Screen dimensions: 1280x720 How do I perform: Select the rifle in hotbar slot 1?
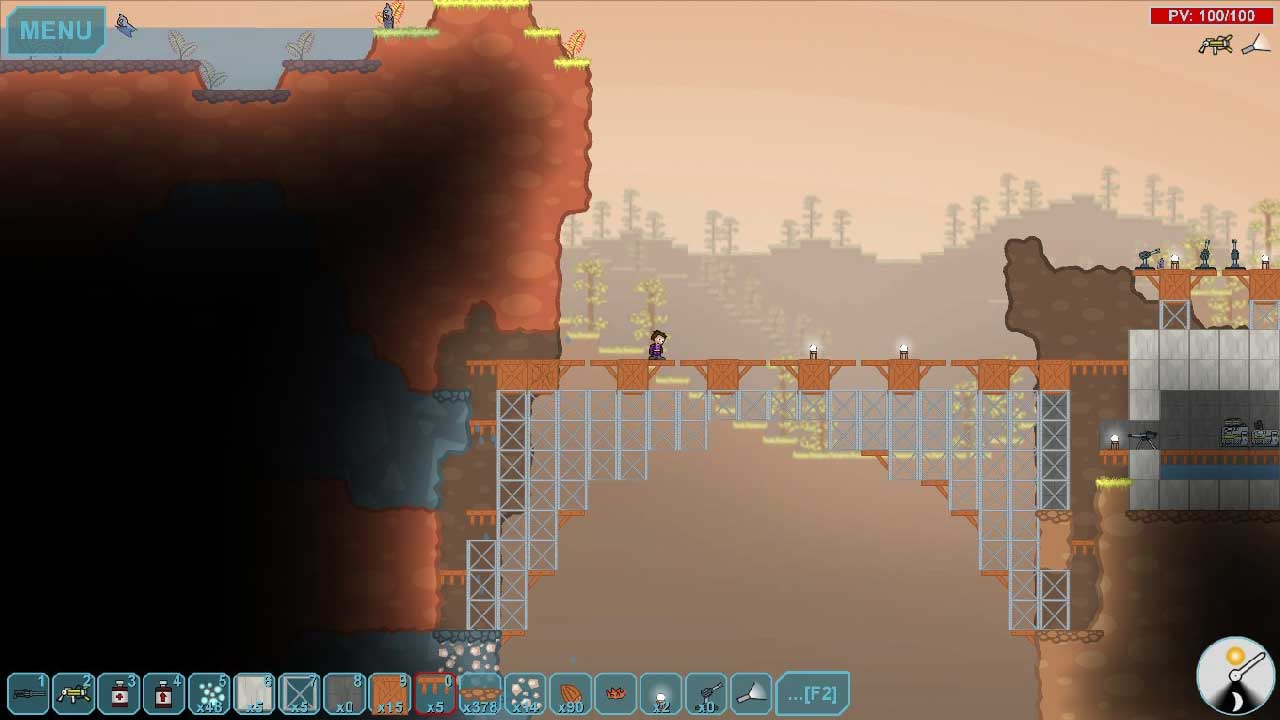coord(28,693)
